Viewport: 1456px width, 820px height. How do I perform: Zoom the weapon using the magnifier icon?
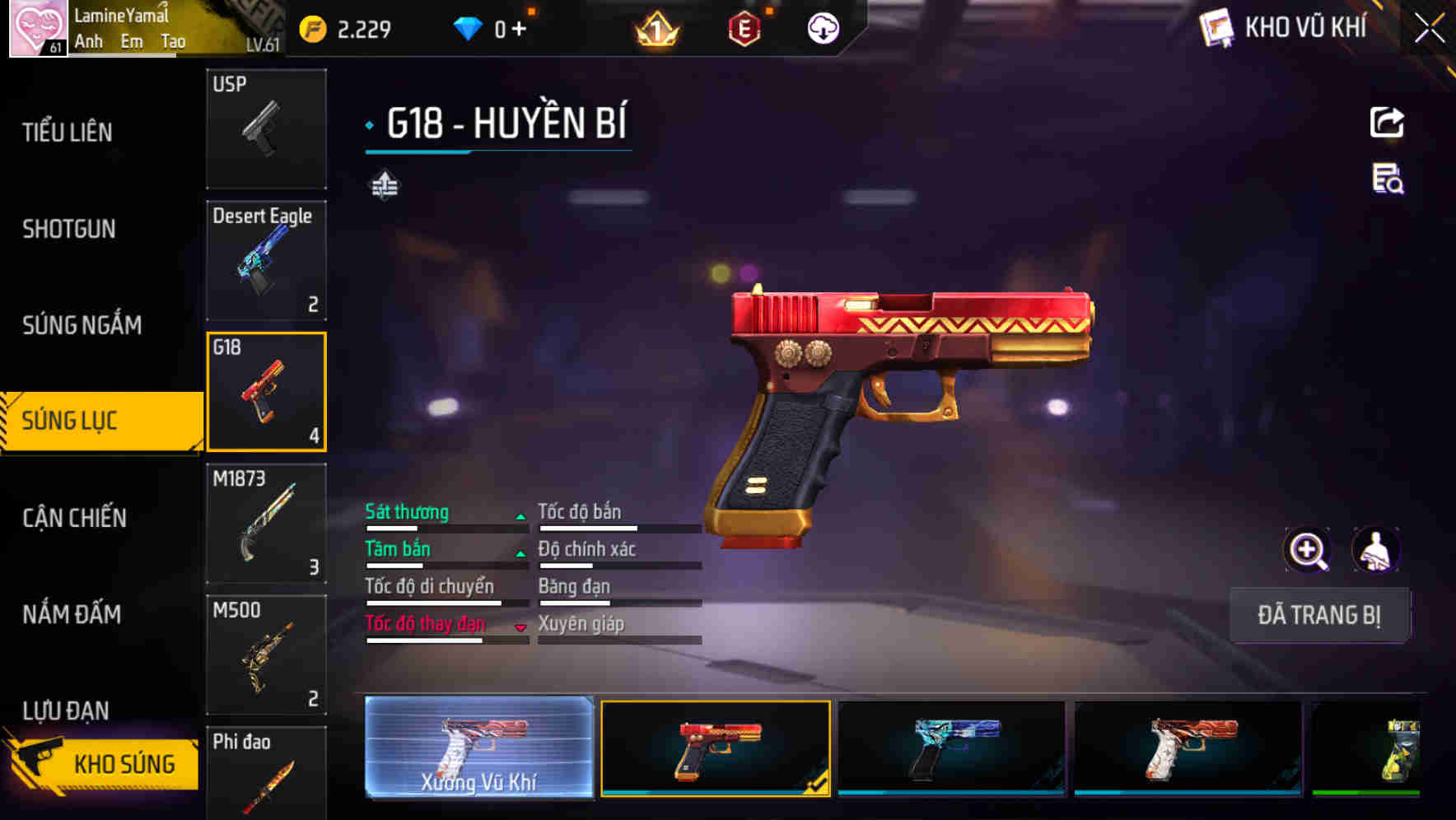[x=1308, y=549]
